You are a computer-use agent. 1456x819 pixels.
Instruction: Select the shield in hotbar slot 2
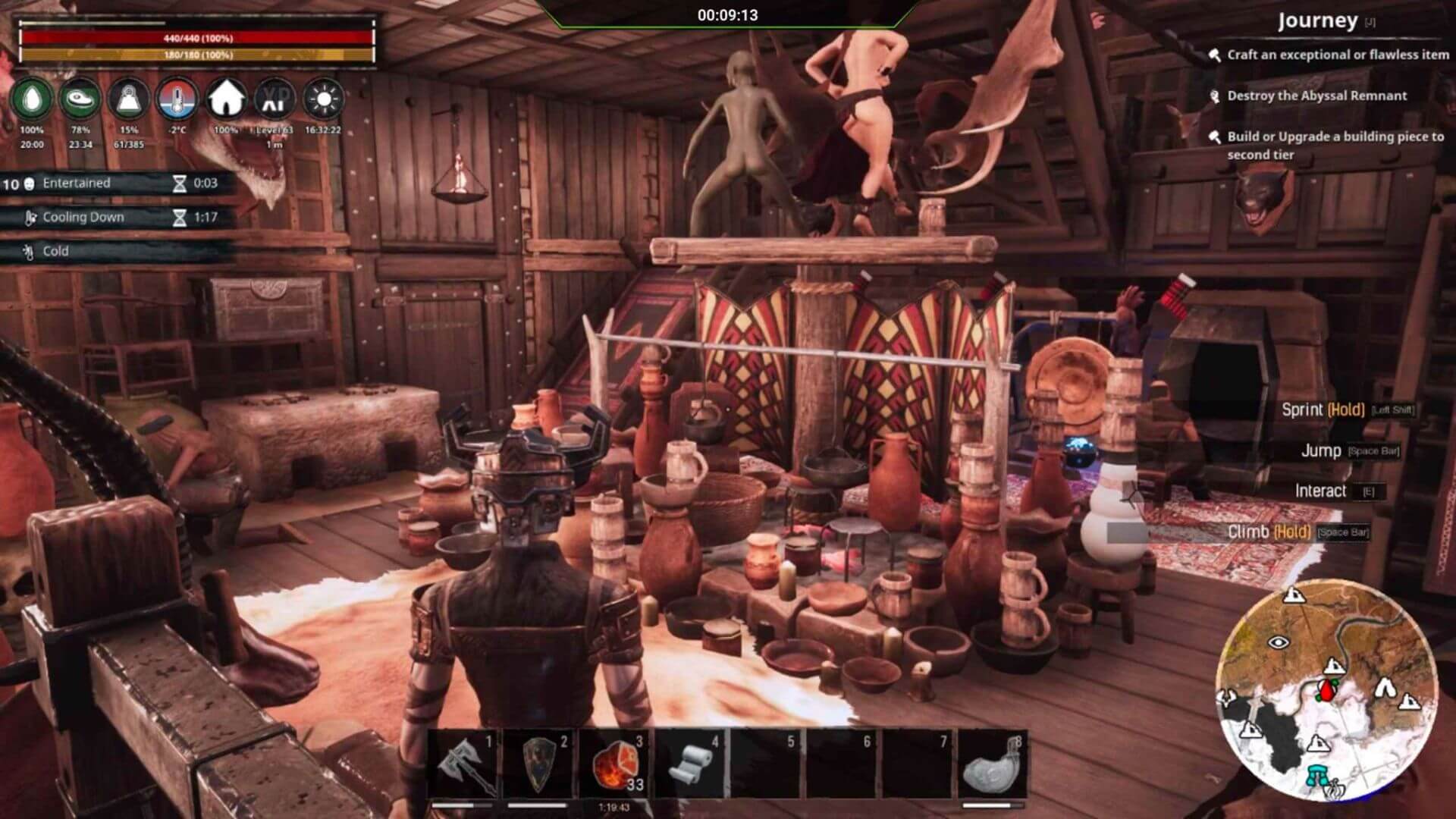[x=539, y=764]
